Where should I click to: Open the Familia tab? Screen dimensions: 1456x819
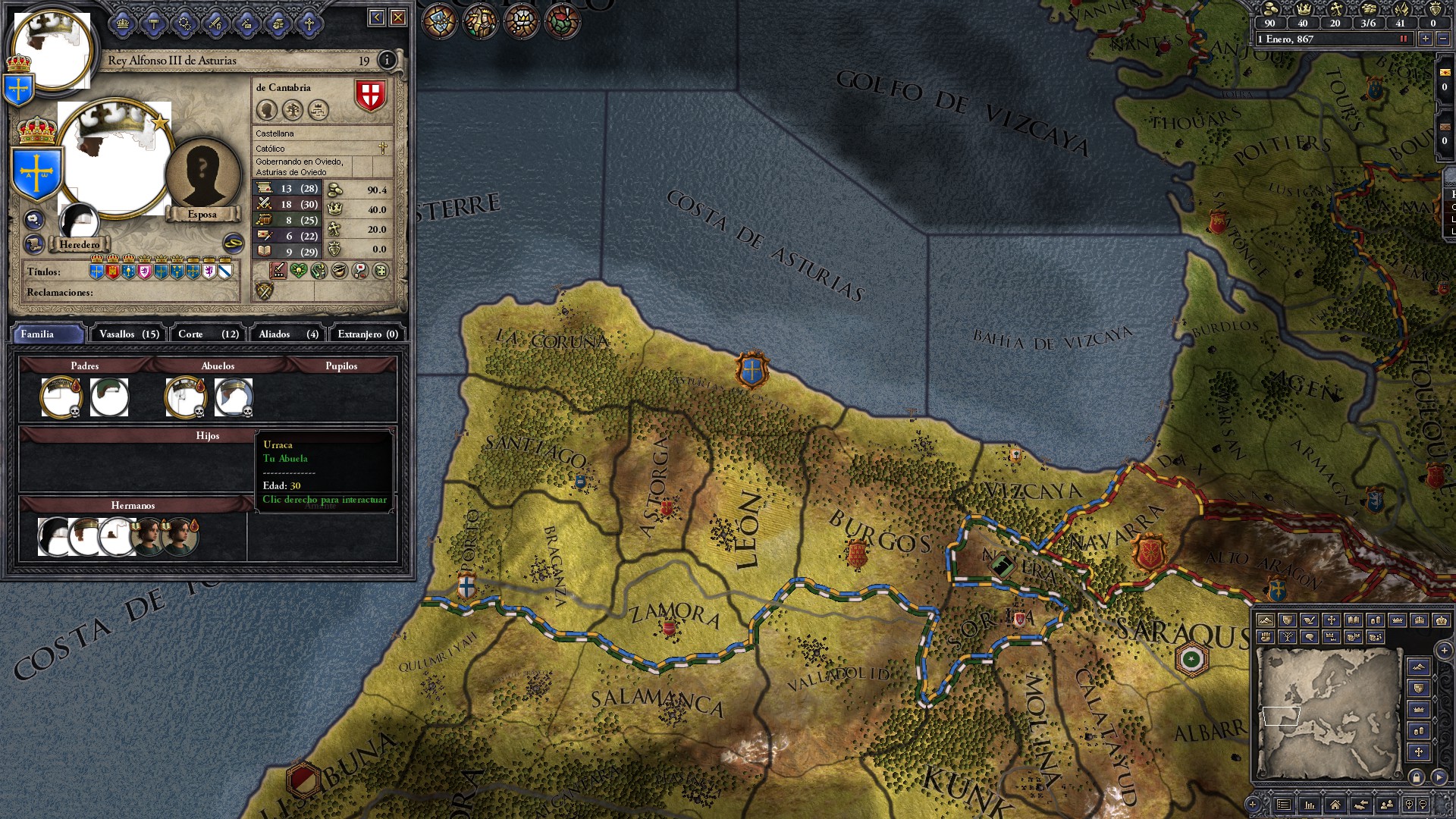coord(47,334)
